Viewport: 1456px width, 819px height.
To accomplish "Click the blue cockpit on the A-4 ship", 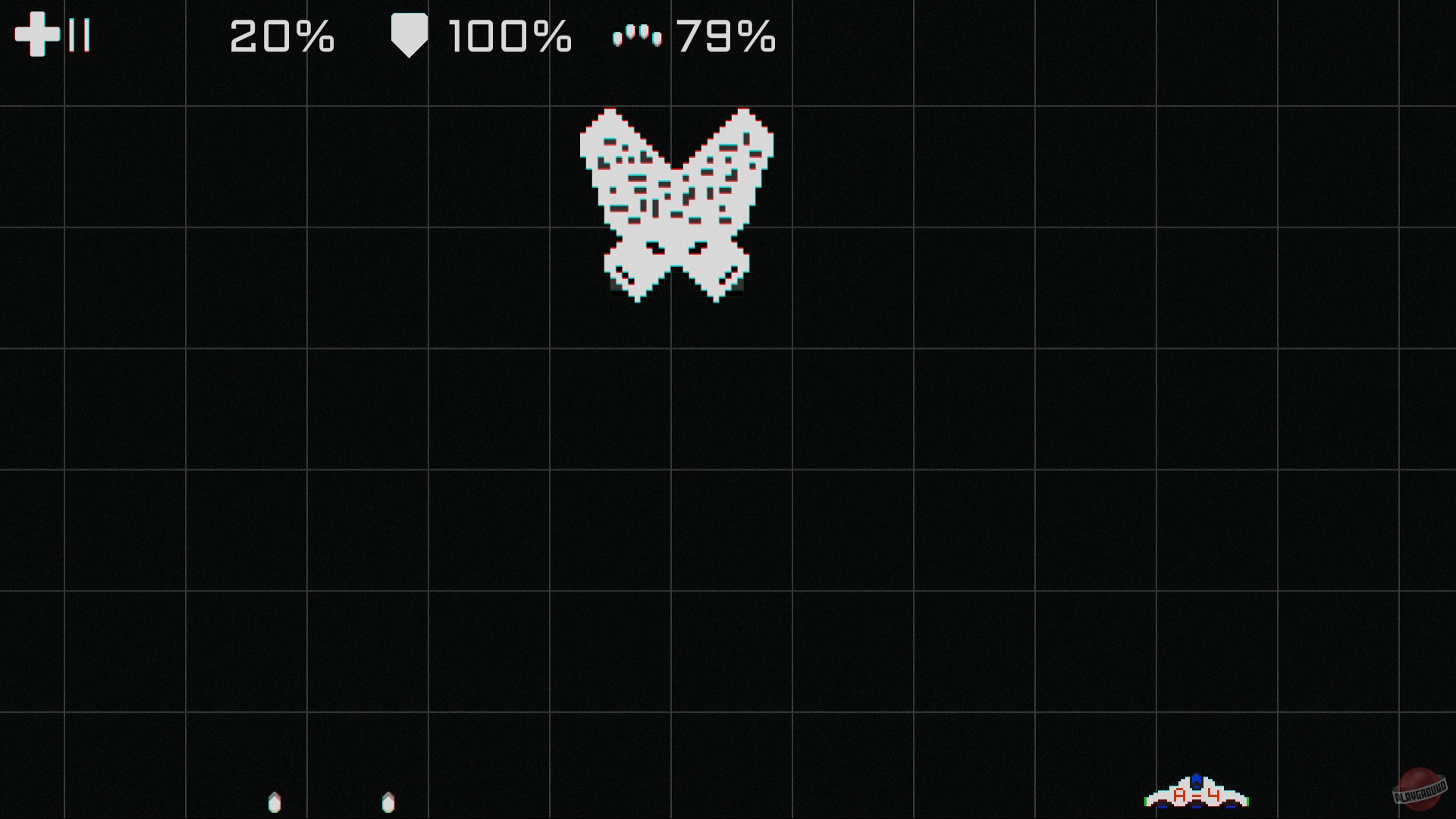I will [x=1197, y=780].
